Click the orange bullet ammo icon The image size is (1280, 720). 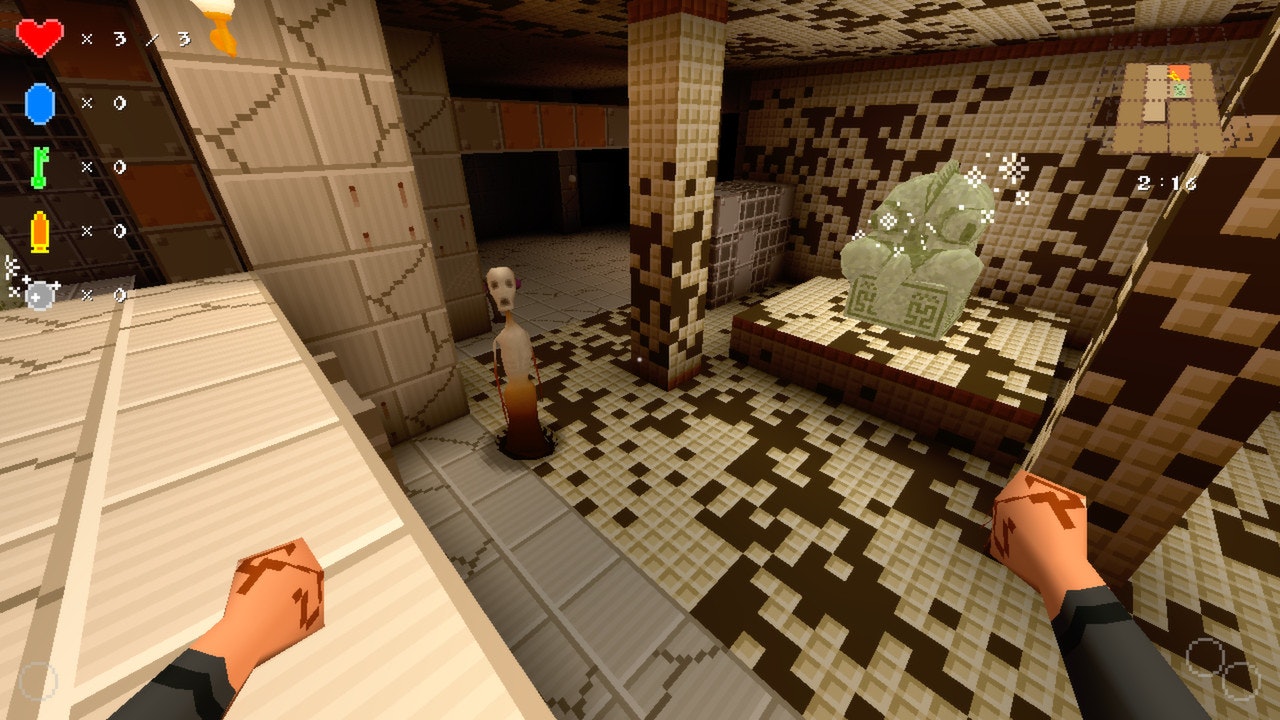tap(40, 230)
